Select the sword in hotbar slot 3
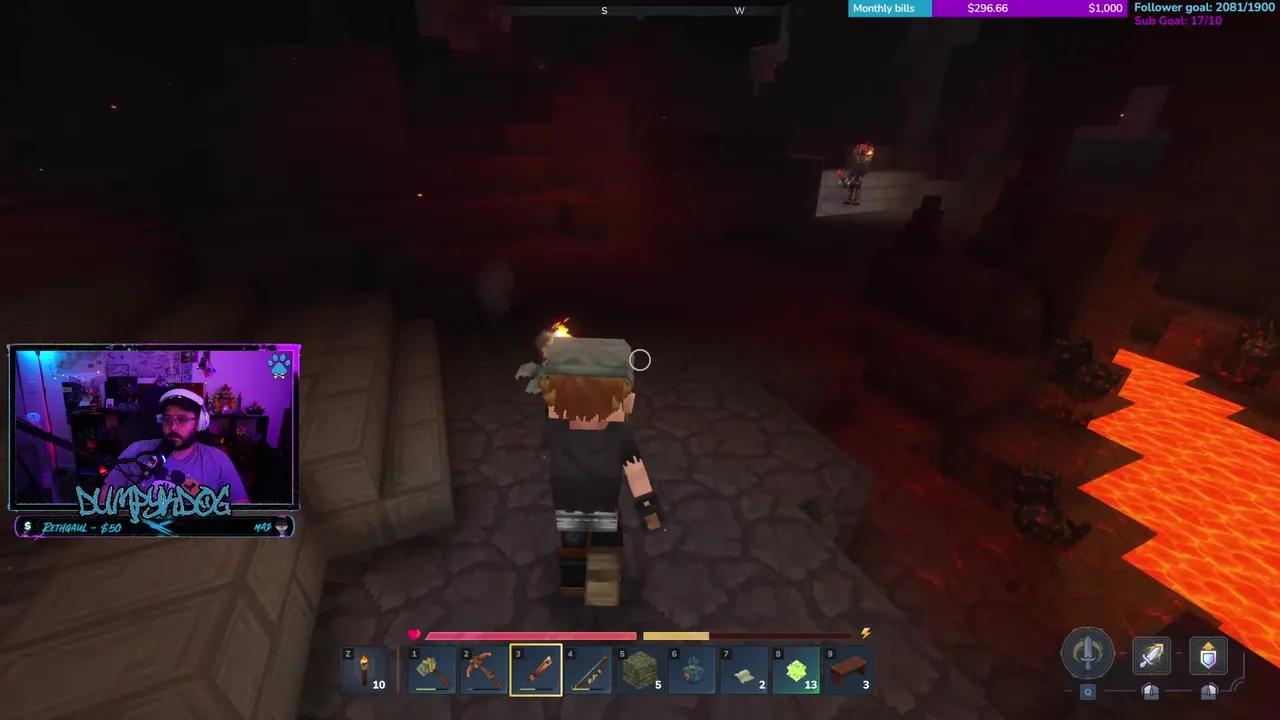 coord(535,668)
